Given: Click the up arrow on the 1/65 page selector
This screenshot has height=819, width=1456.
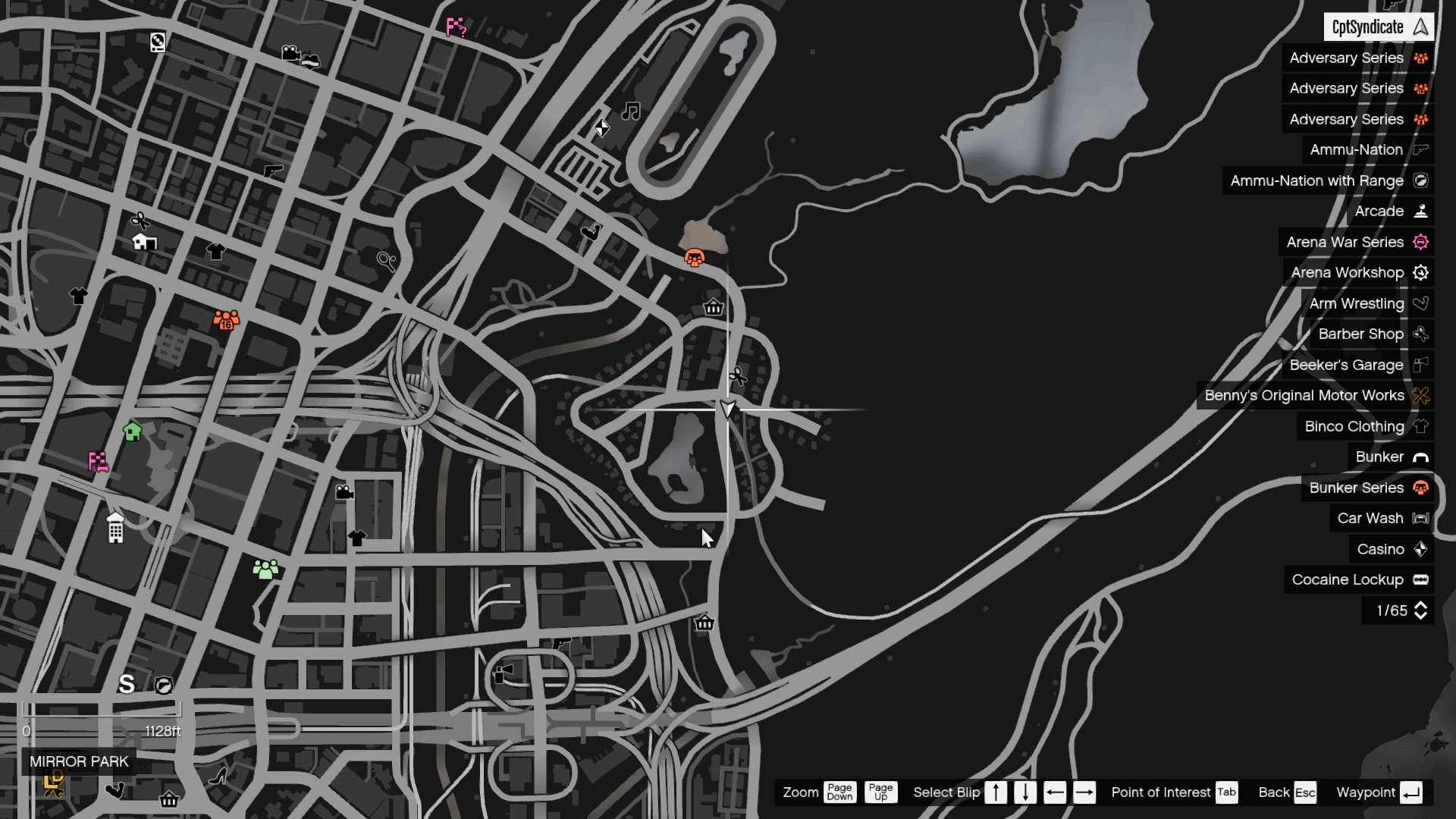Looking at the screenshot, I should 1420,605.
